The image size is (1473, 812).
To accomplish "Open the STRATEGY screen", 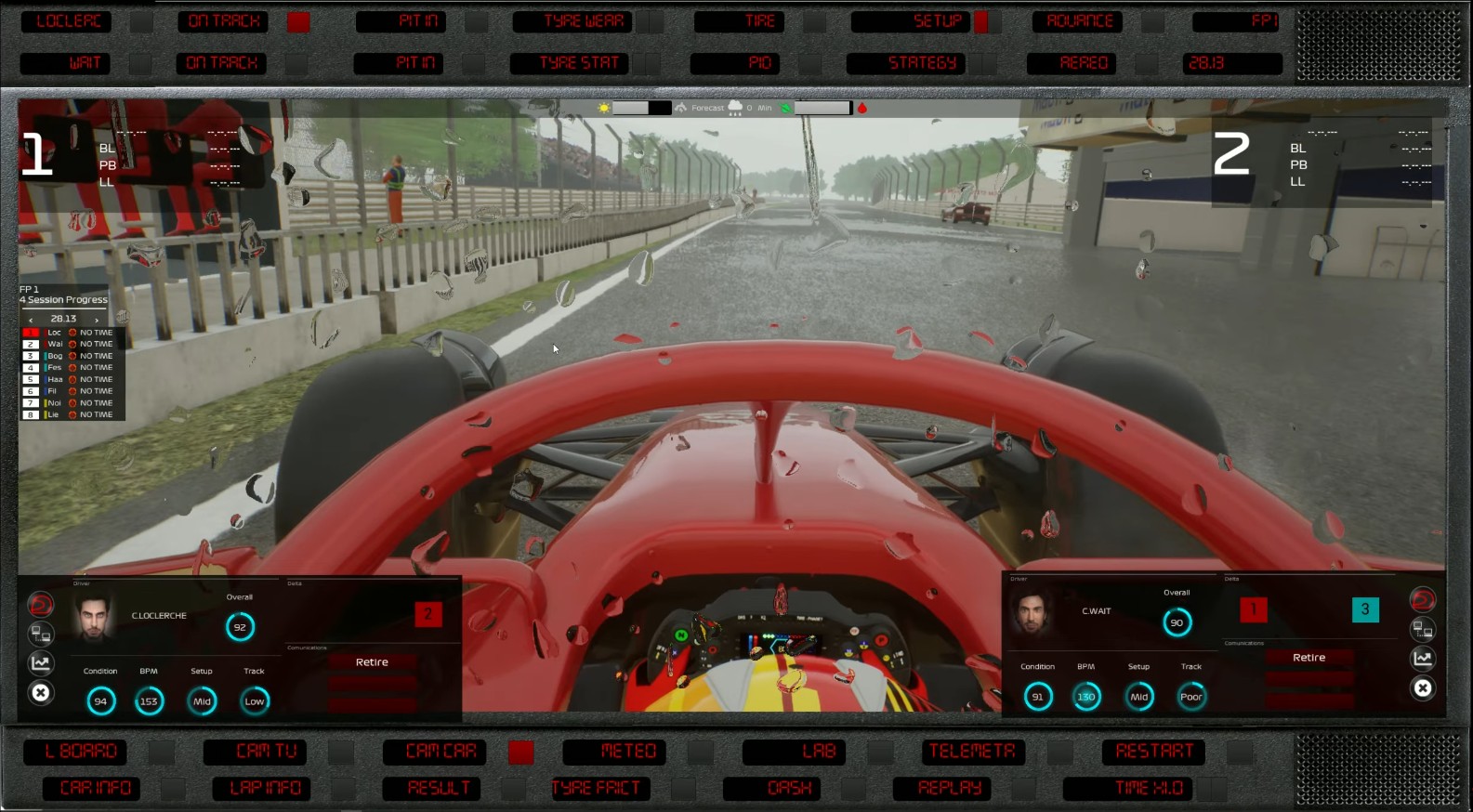I will coord(906,63).
